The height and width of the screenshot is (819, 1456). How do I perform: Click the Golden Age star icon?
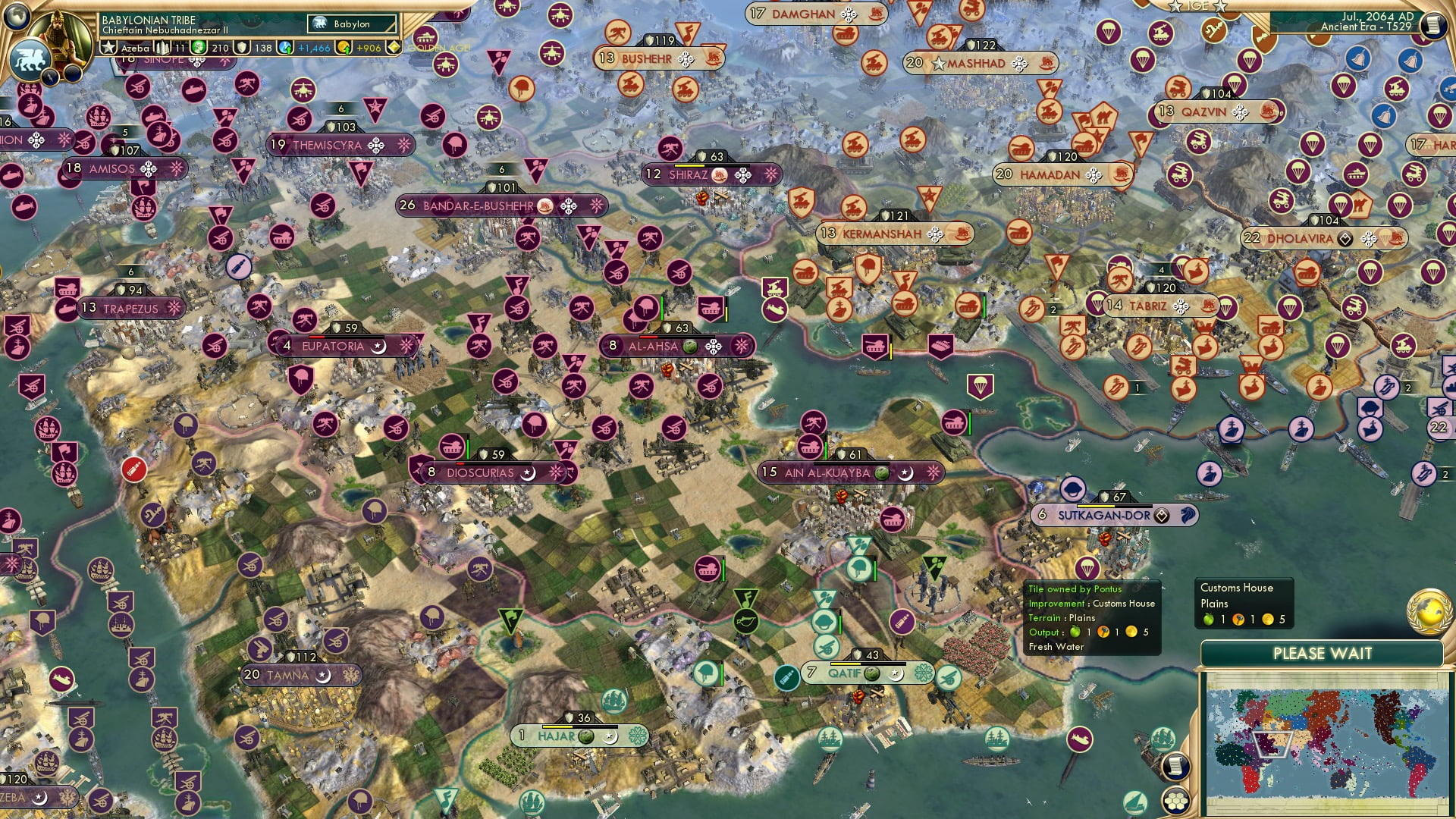click(x=396, y=46)
